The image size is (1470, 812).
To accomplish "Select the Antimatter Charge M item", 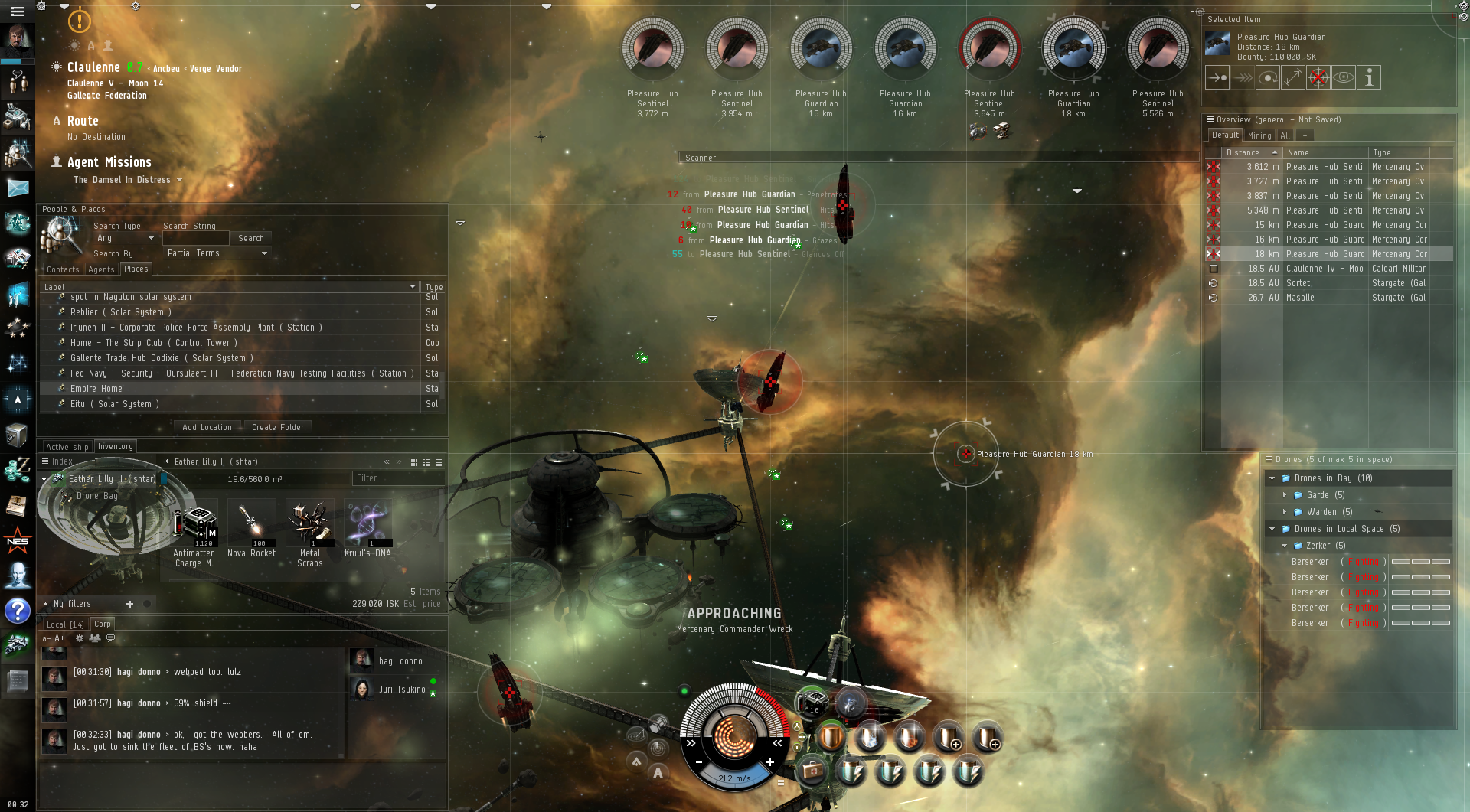I will point(195,530).
